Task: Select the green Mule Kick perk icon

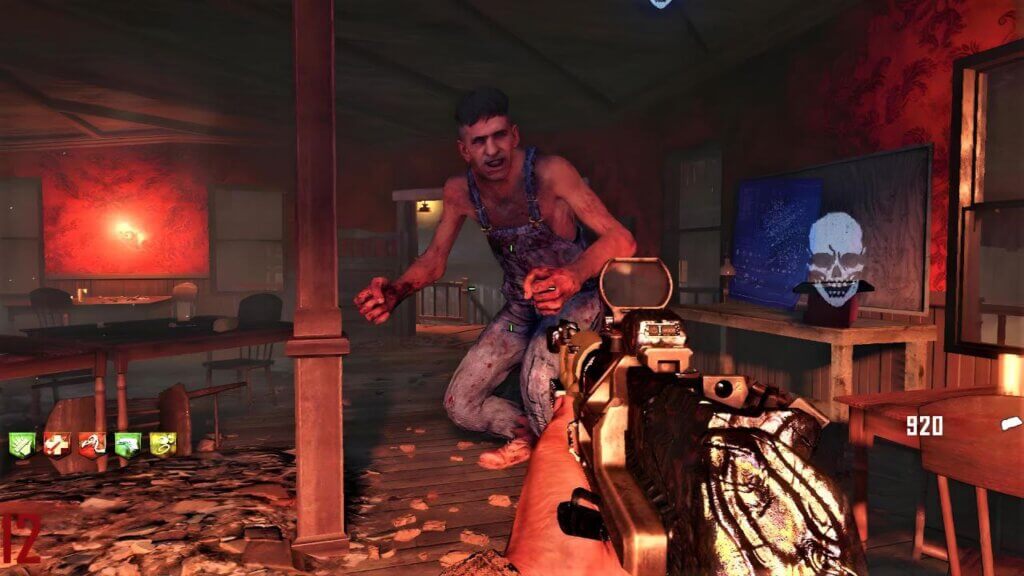Action: tap(127, 444)
